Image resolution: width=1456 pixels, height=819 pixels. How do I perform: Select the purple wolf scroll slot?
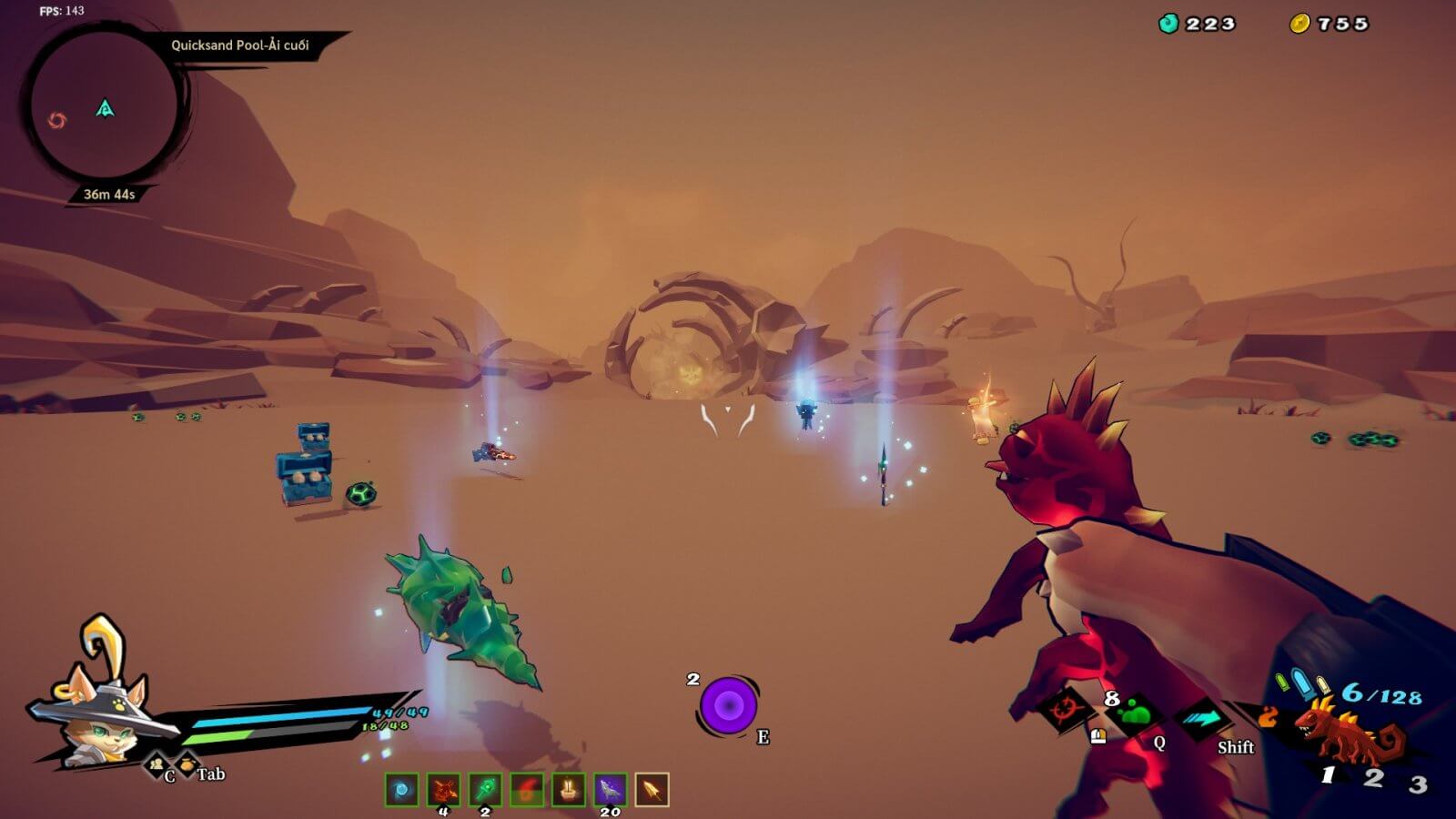611,790
